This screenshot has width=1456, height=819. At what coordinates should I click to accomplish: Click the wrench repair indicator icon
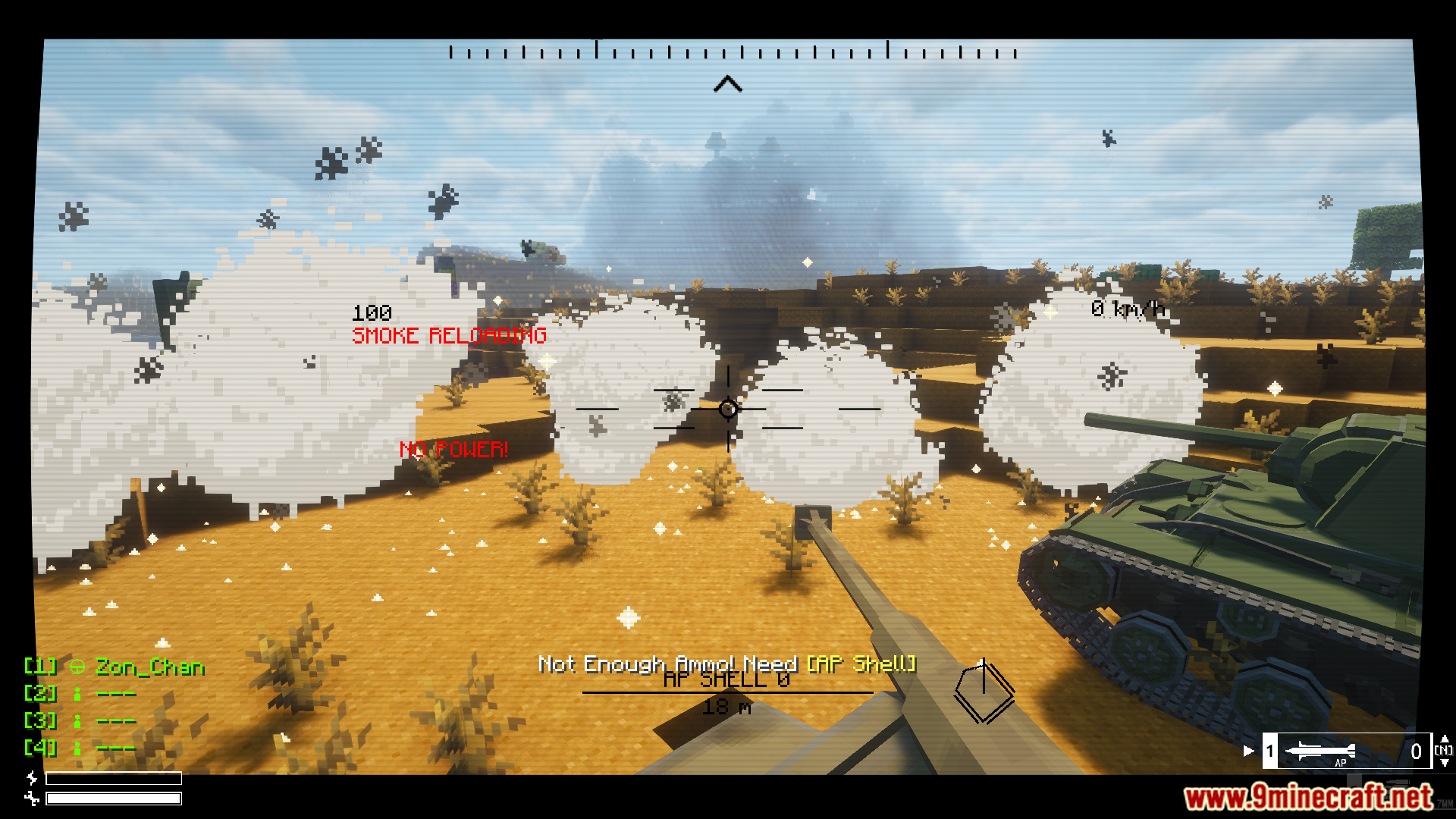click(33, 799)
